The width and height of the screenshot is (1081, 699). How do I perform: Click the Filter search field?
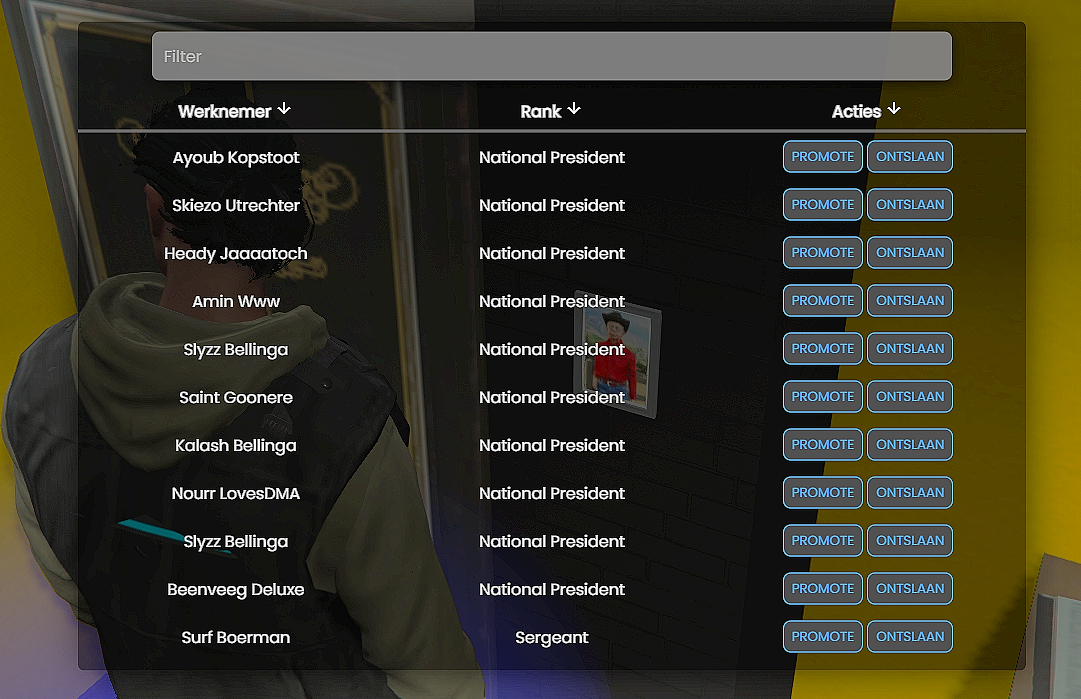coord(551,57)
